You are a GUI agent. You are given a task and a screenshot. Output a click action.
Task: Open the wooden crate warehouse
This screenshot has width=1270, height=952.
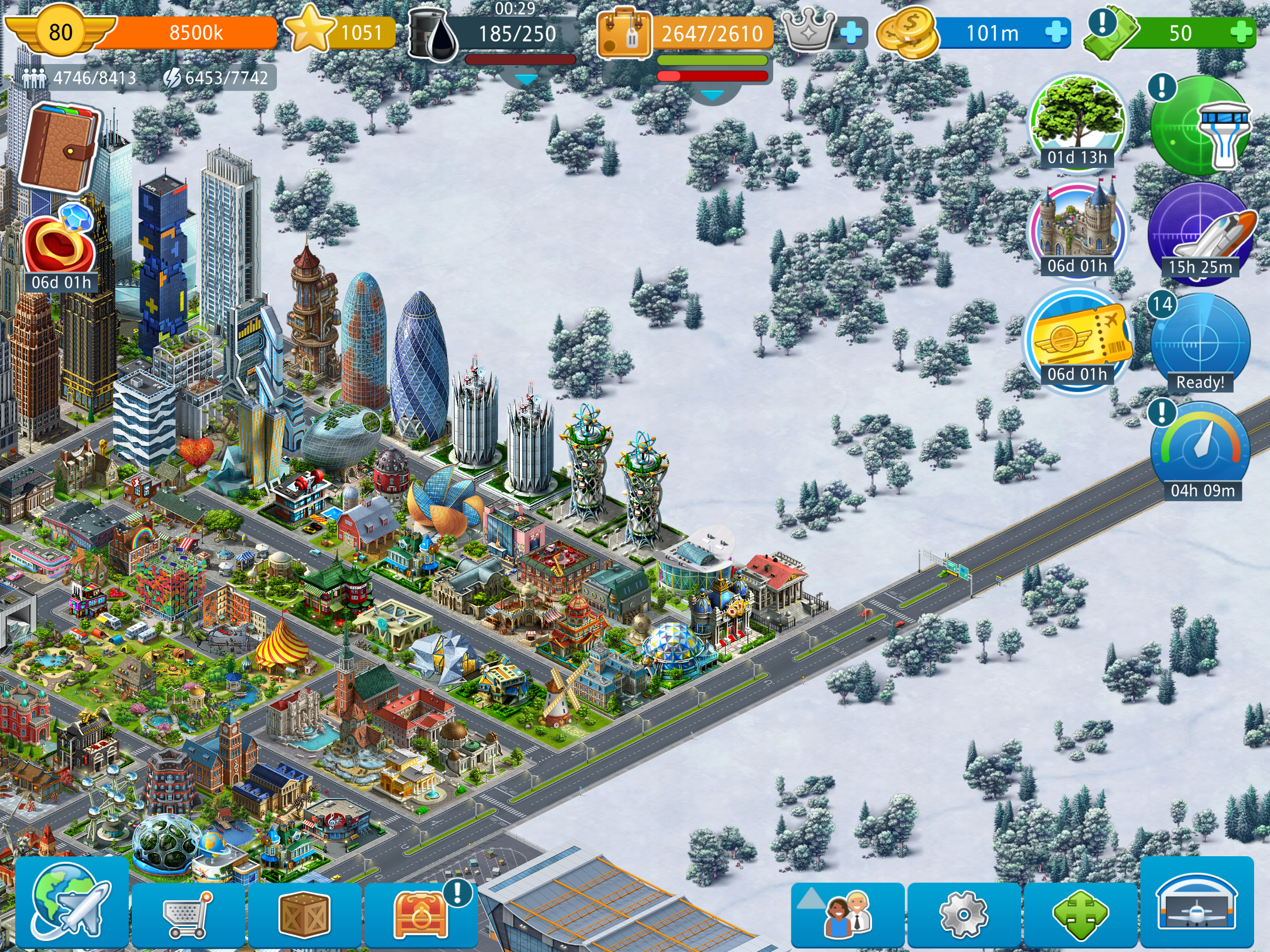pyautogui.click(x=304, y=914)
